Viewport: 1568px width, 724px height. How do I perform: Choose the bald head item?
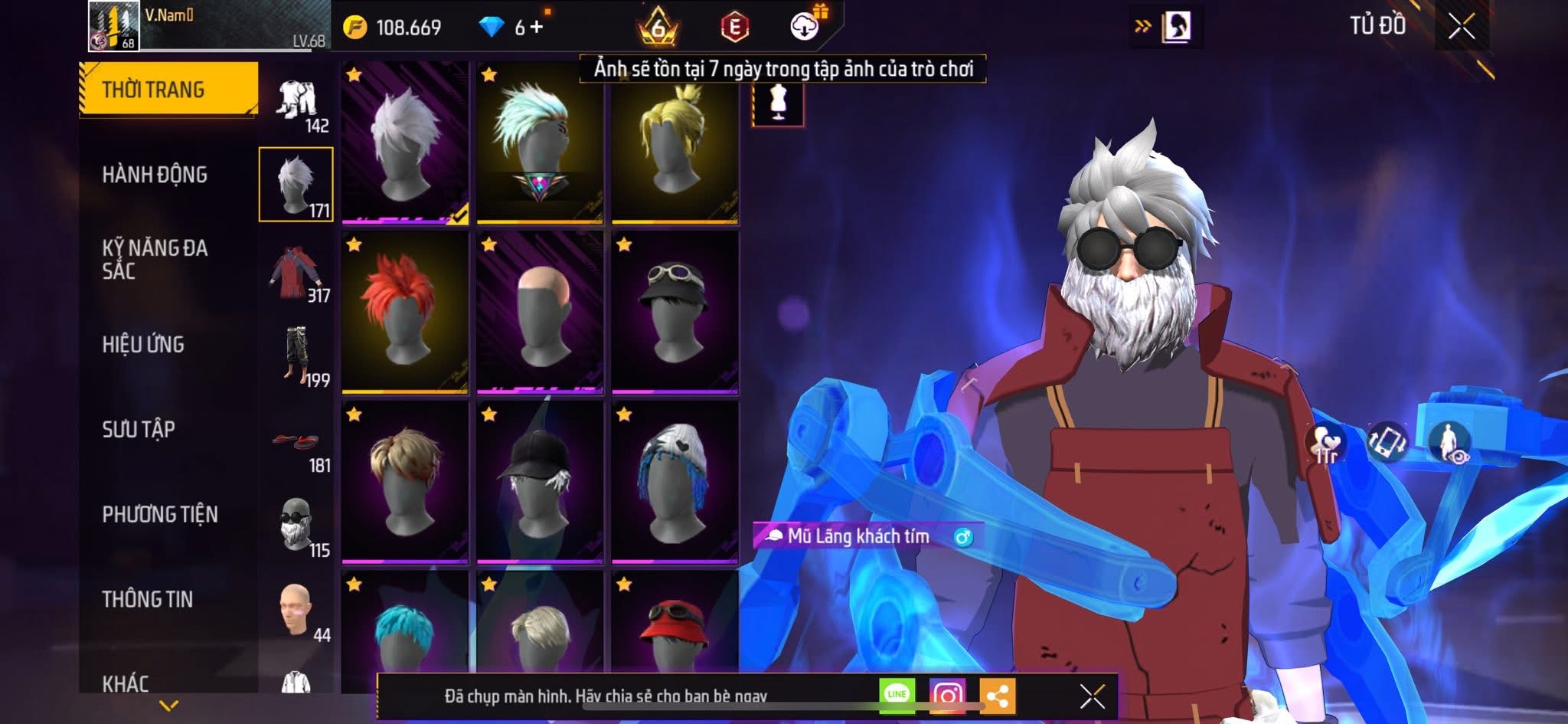coord(540,312)
